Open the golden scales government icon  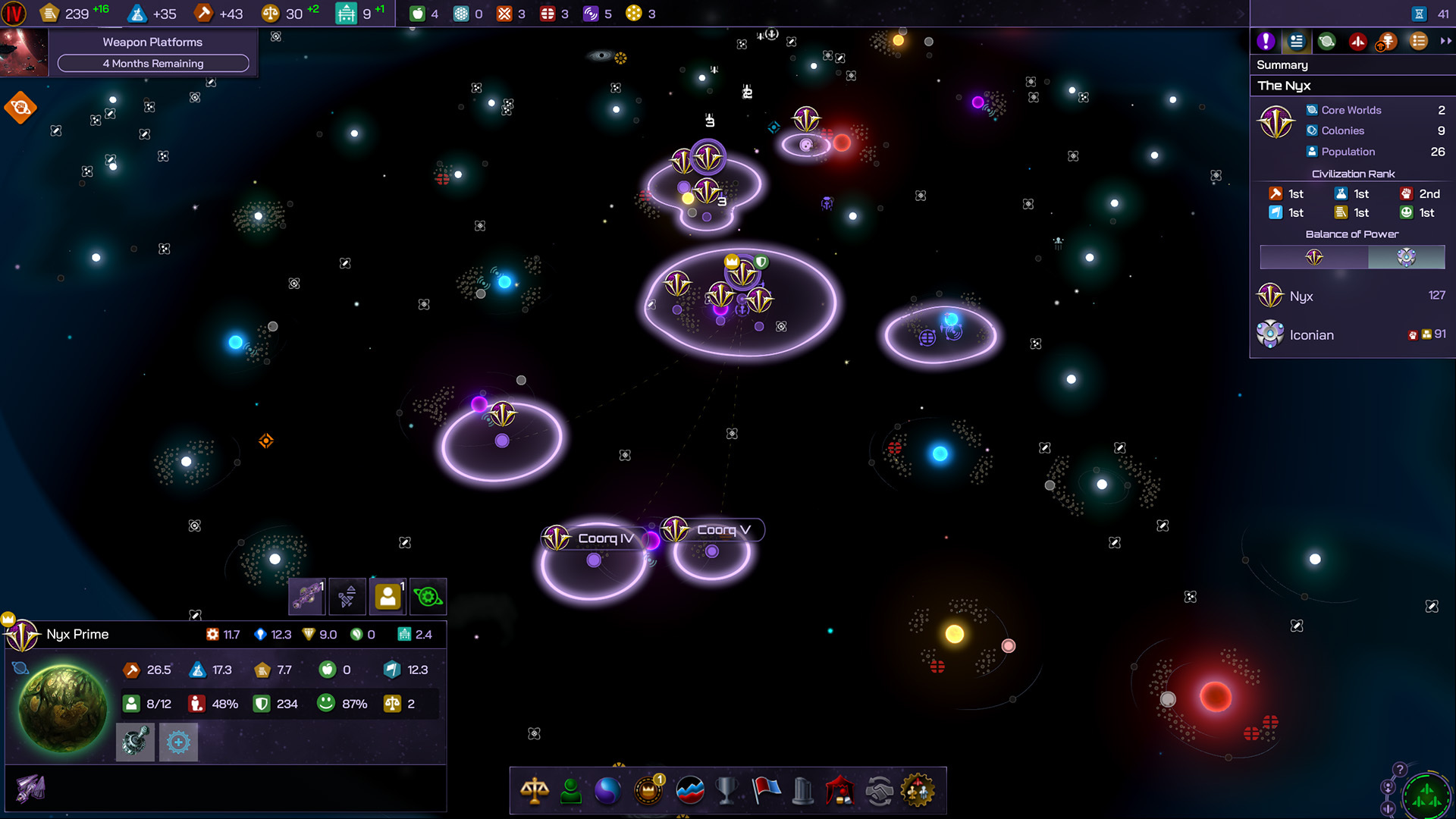[x=535, y=791]
